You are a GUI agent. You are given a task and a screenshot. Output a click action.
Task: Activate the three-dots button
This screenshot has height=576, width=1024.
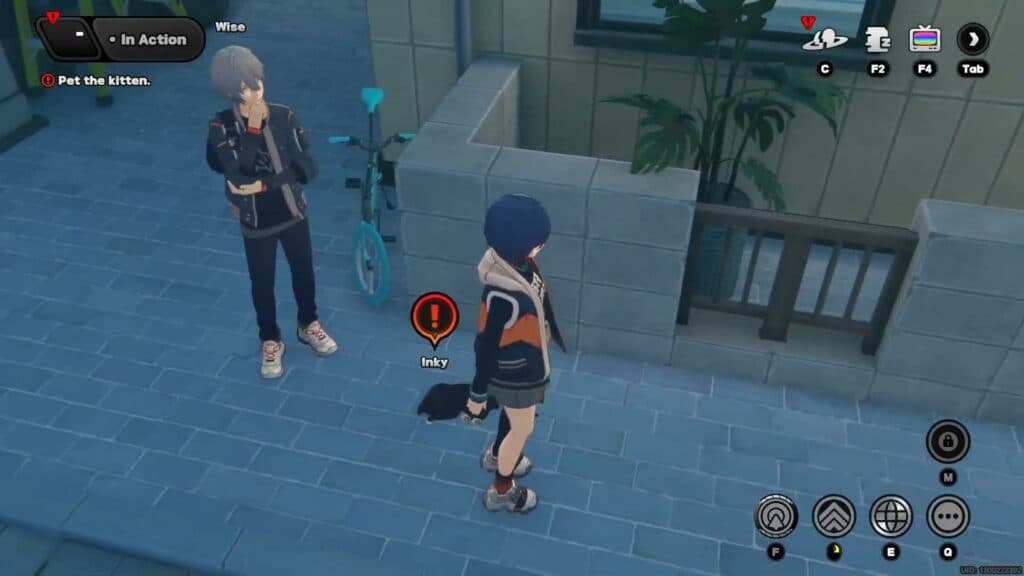click(x=947, y=516)
